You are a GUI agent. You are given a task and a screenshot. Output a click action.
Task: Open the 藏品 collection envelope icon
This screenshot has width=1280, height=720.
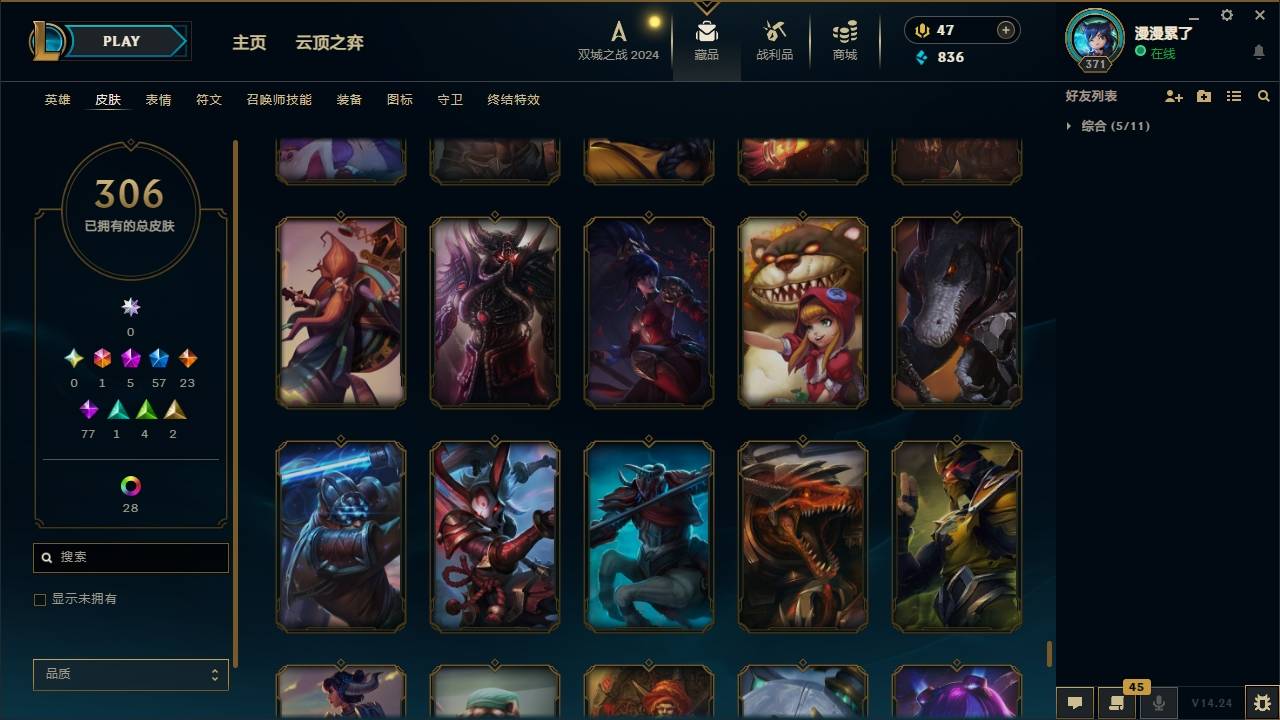706,40
